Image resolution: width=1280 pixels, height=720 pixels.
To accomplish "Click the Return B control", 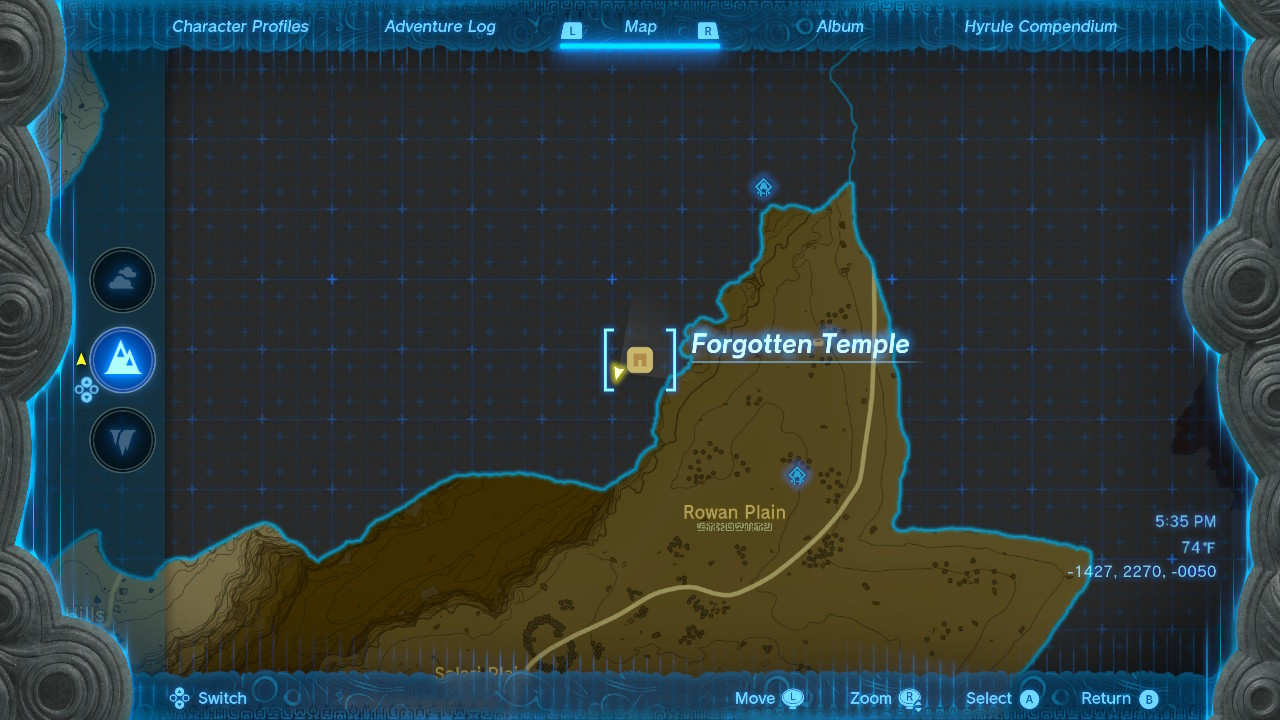I will 1119,698.
